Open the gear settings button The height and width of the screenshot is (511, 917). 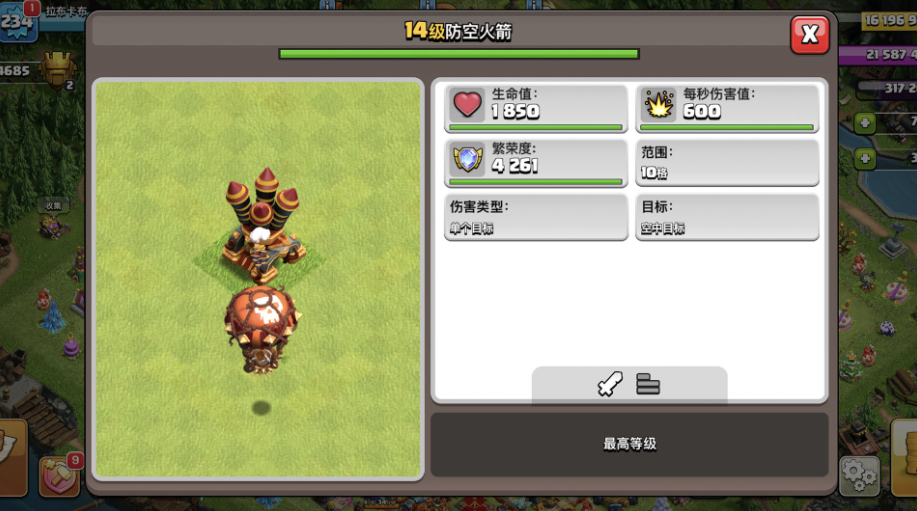point(858,476)
